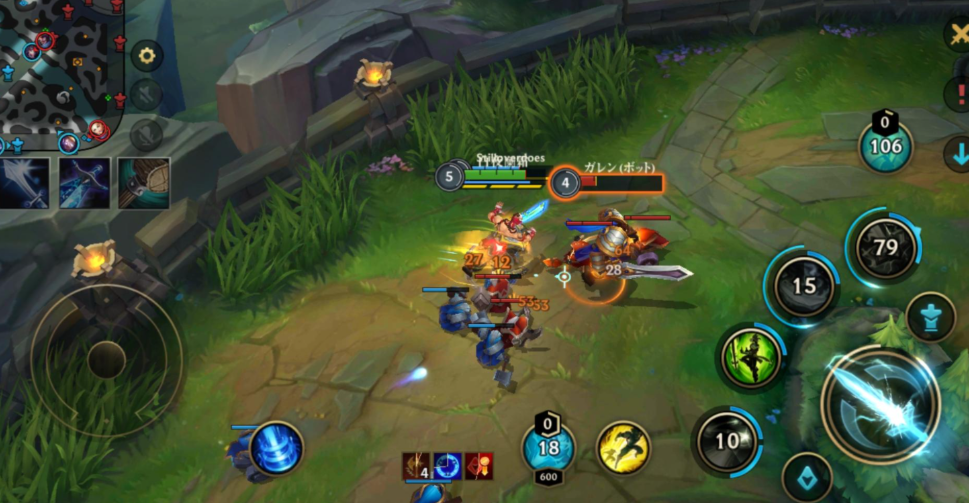Tap the teal item on 106-second cooldown
The image size is (969, 503).
(x=886, y=146)
